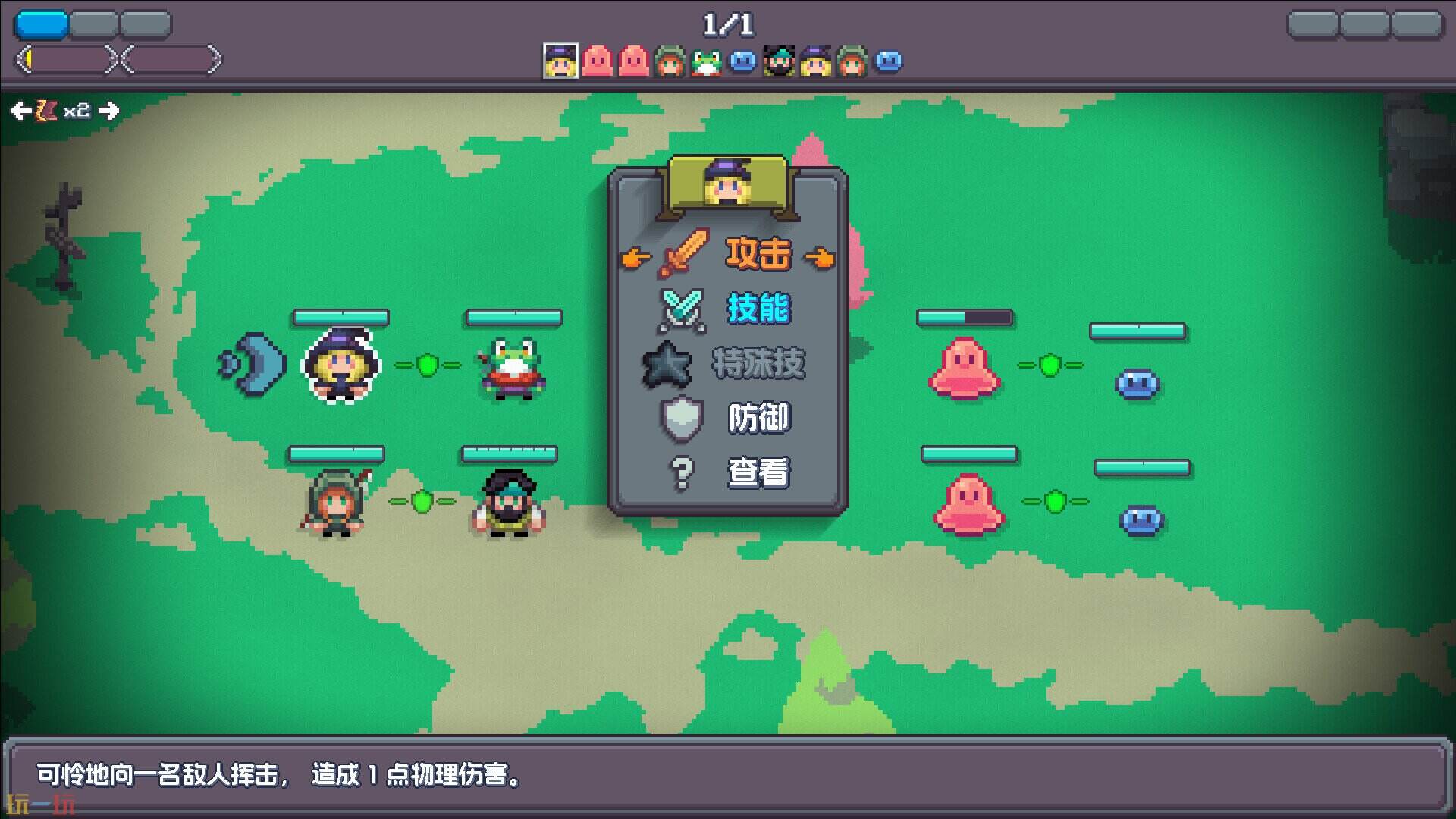Select the sword Attack icon

point(682,254)
